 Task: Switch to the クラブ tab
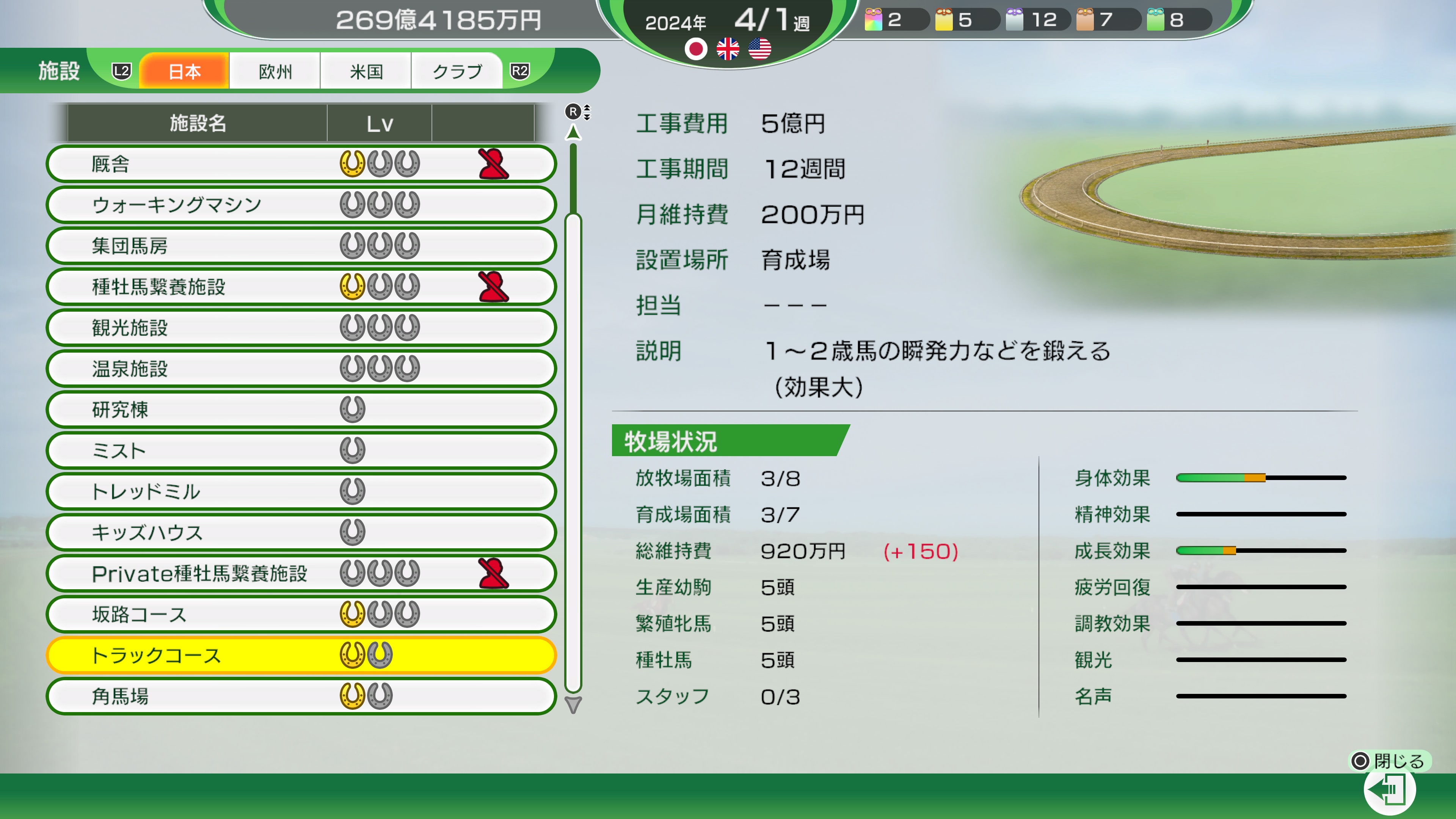pyautogui.click(x=457, y=71)
